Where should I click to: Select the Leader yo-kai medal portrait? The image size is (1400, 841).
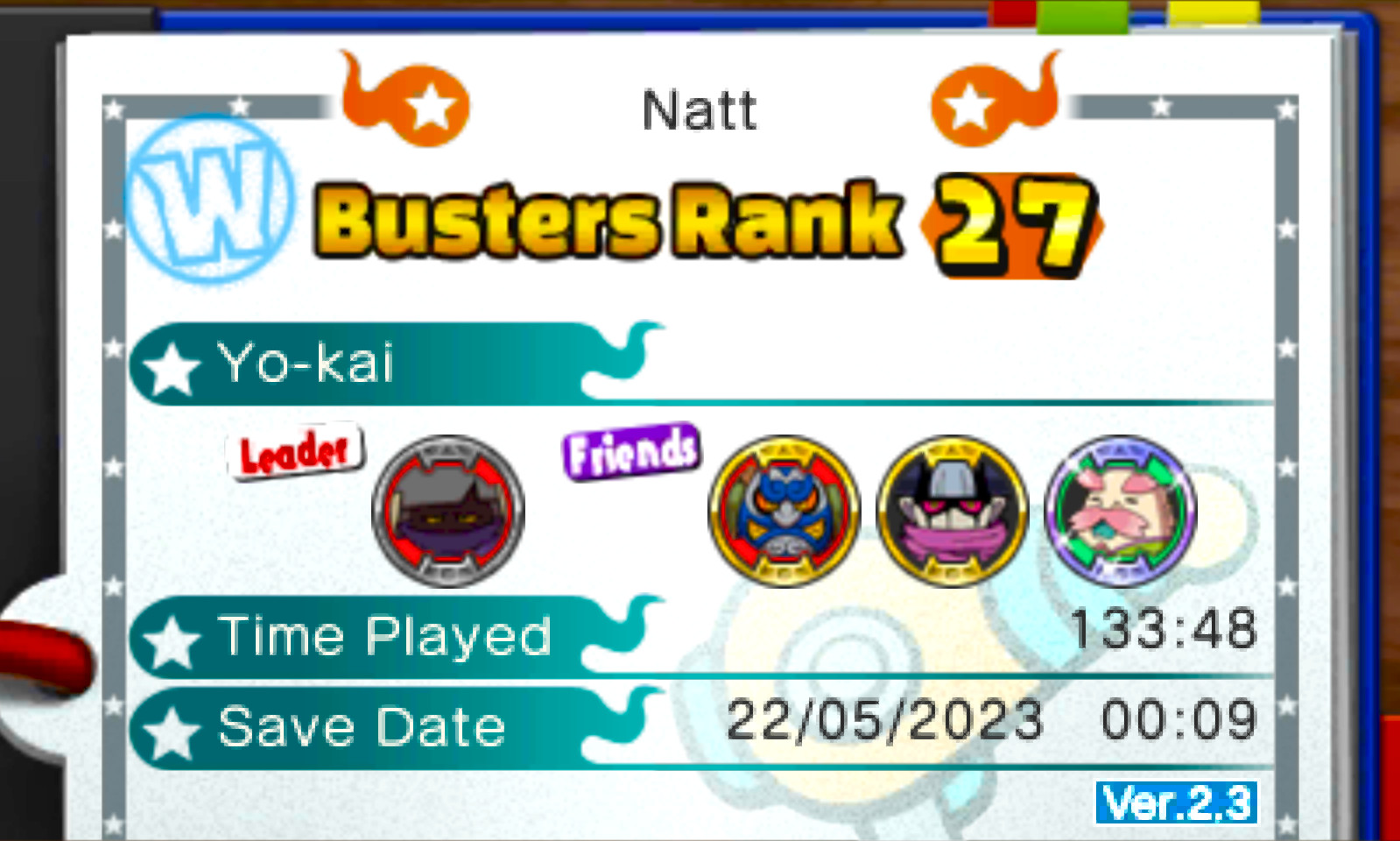coord(447,512)
